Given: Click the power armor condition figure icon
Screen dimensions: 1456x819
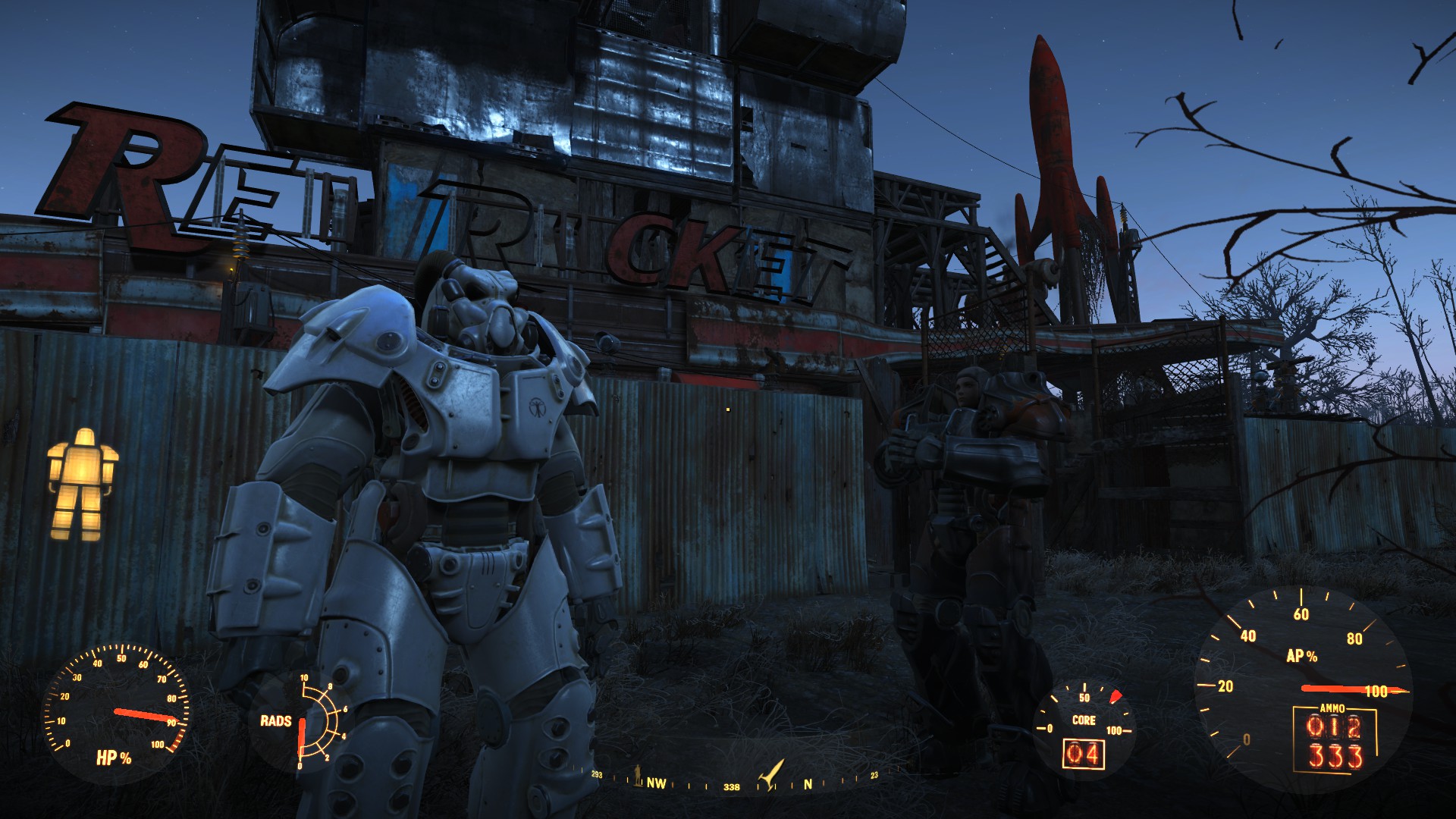Looking at the screenshot, I should pyautogui.click(x=82, y=484).
